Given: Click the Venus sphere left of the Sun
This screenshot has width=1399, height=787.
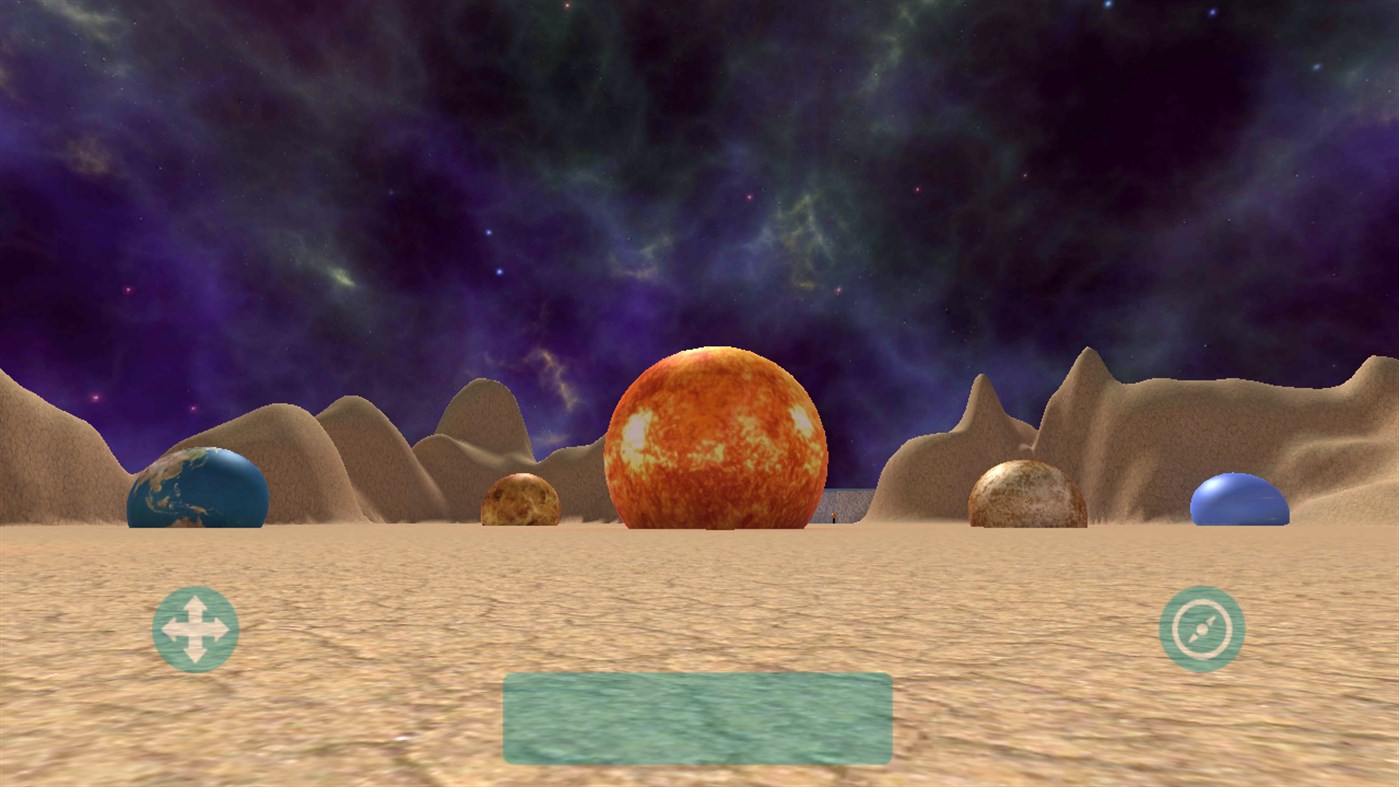Looking at the screenshot, I should point(522,500).
